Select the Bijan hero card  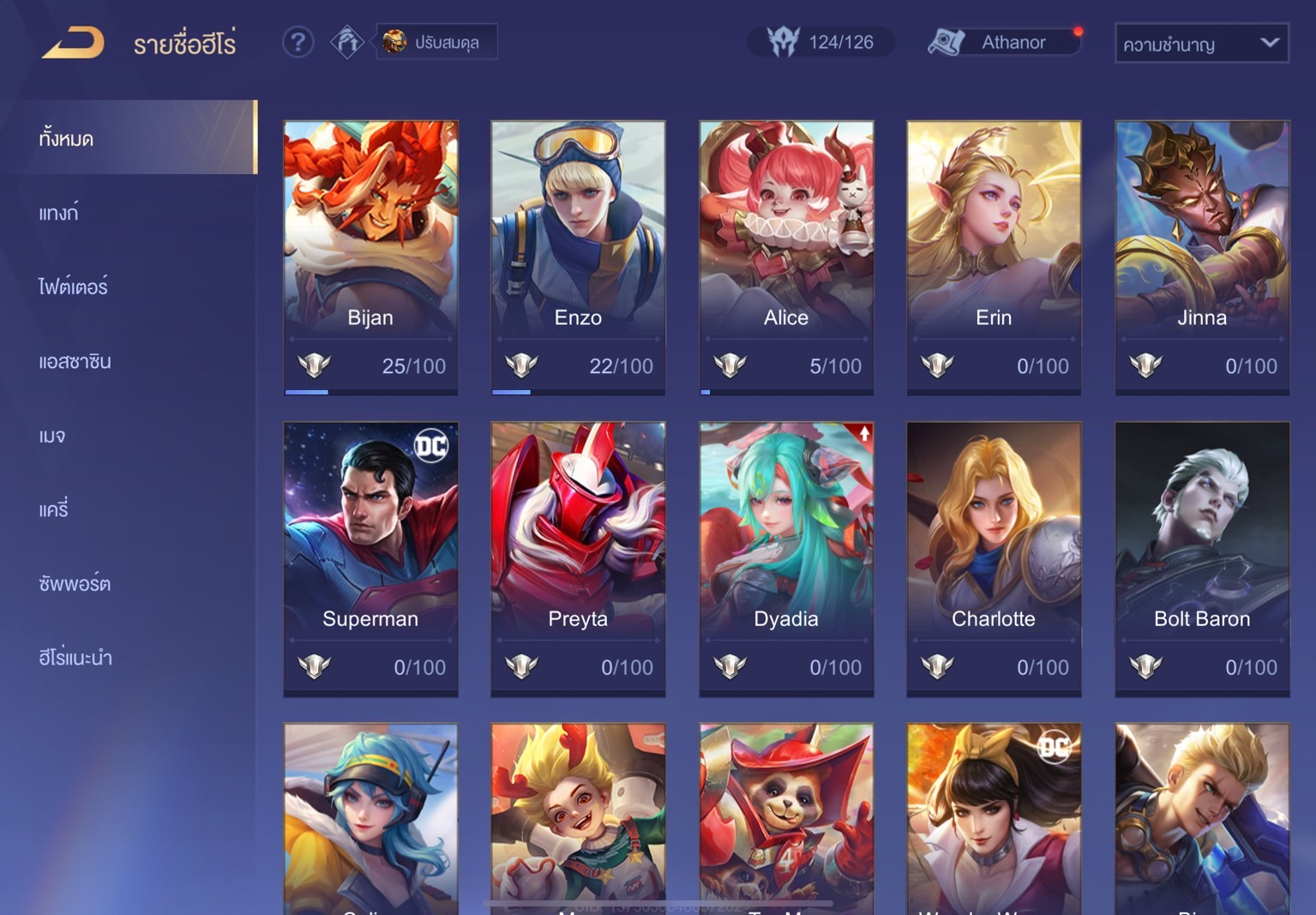370,257
